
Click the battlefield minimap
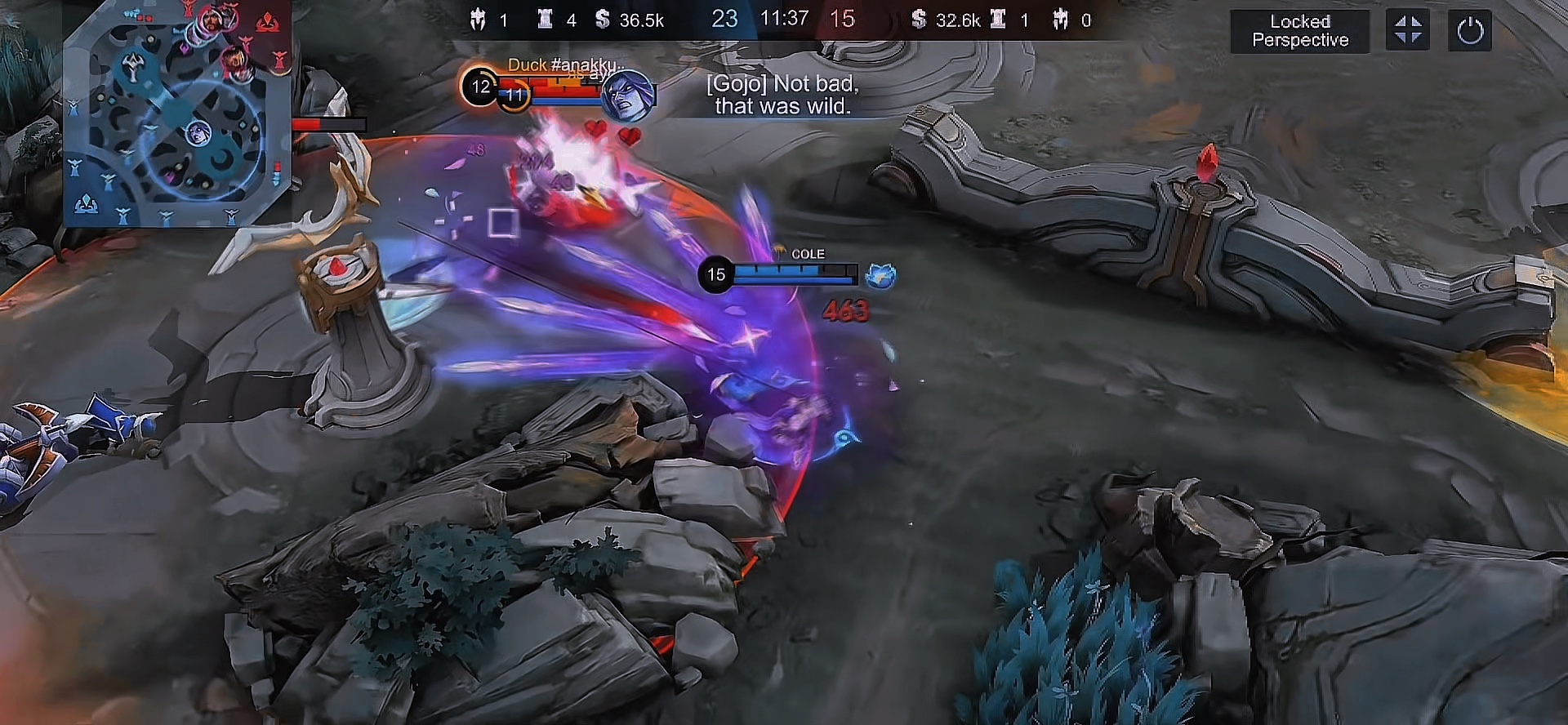[x=177, y=114]
